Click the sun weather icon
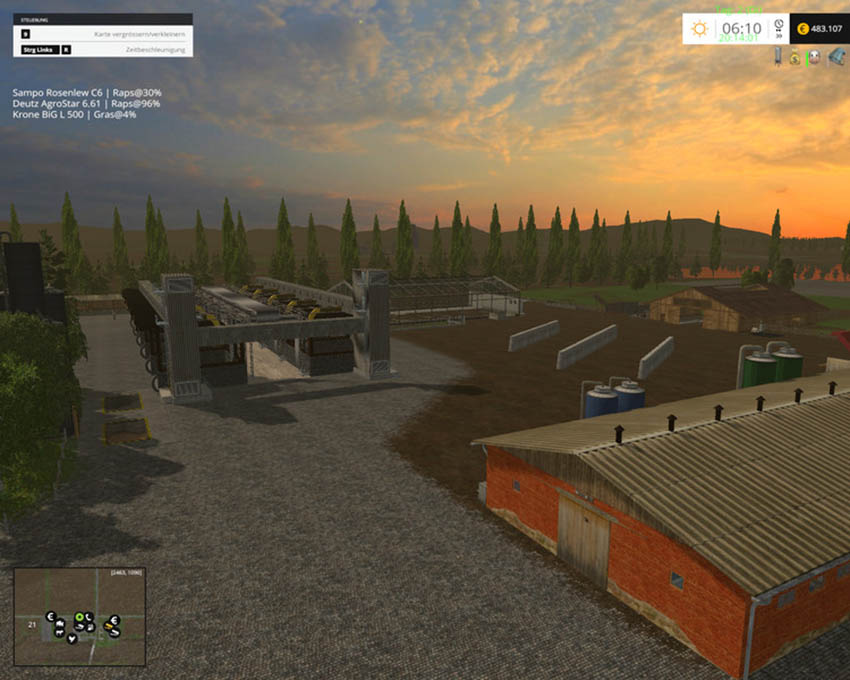The height and width of the screenshot is (680, 850). [x=699, y=29]
